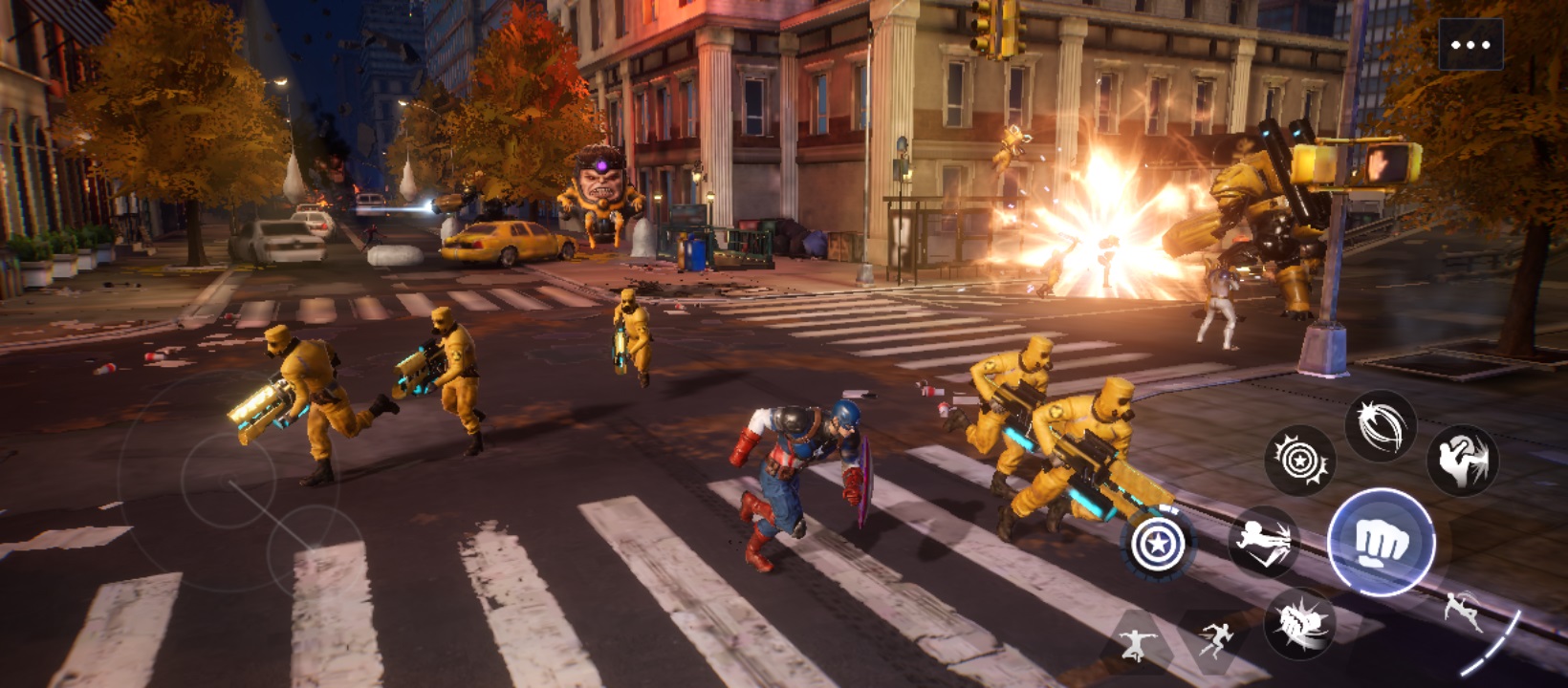Tap the fist basic attack button
The image size is (1568, 688).
(1381, 543)
